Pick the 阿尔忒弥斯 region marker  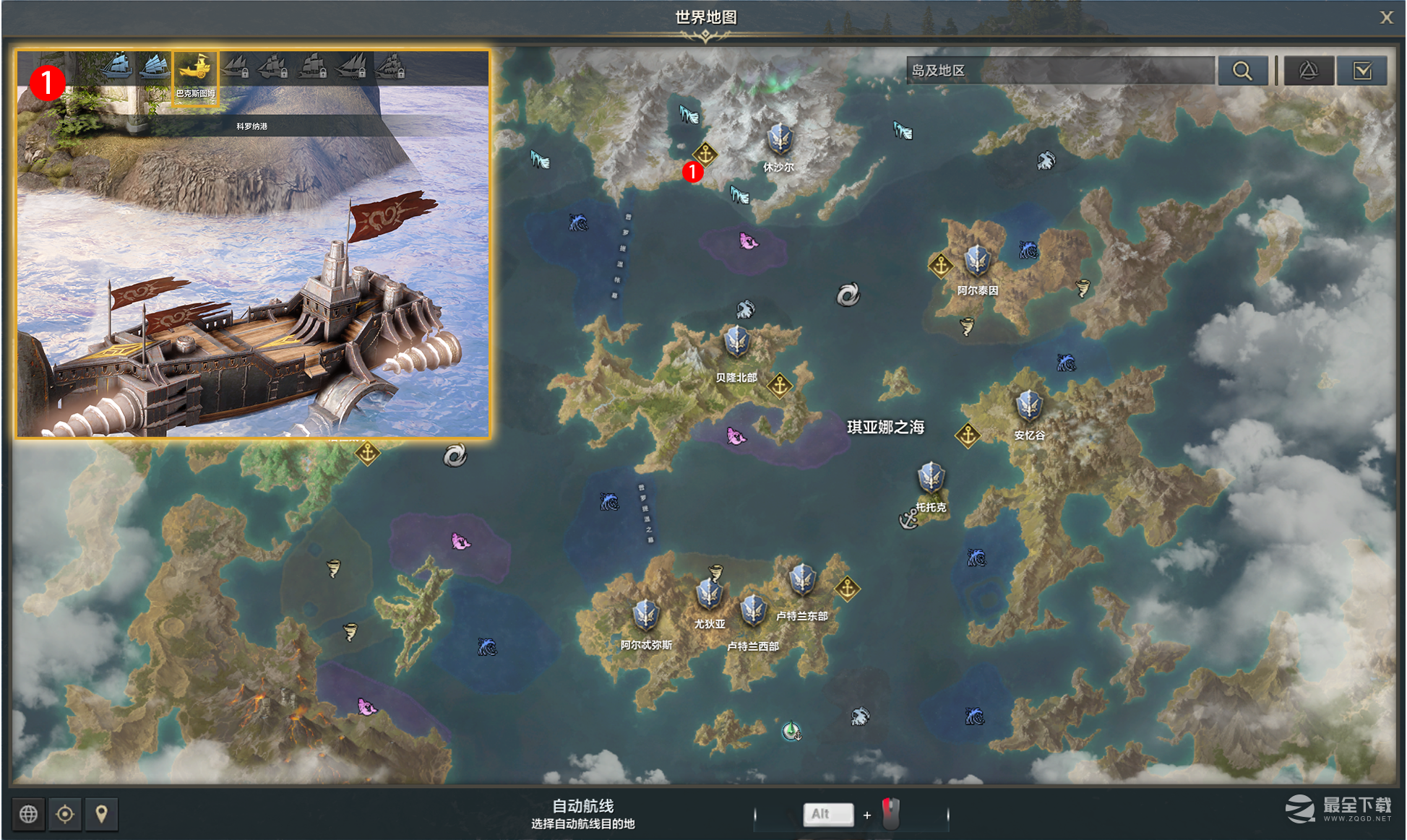645,615
